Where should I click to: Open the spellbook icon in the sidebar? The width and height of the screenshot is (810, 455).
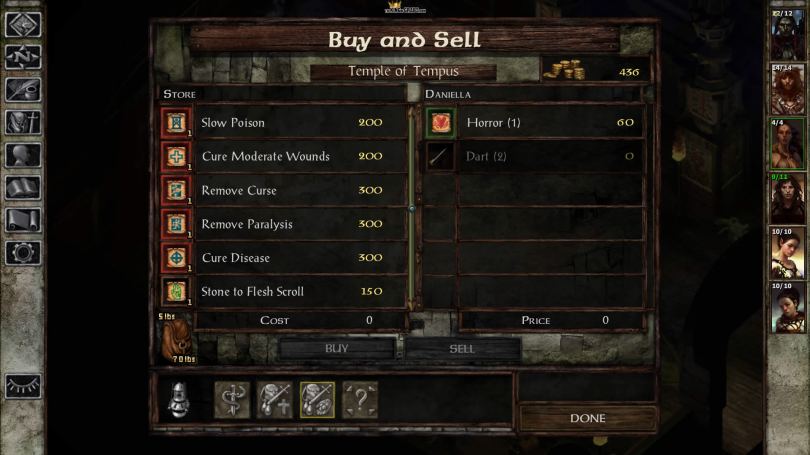(x=22, y=187)
